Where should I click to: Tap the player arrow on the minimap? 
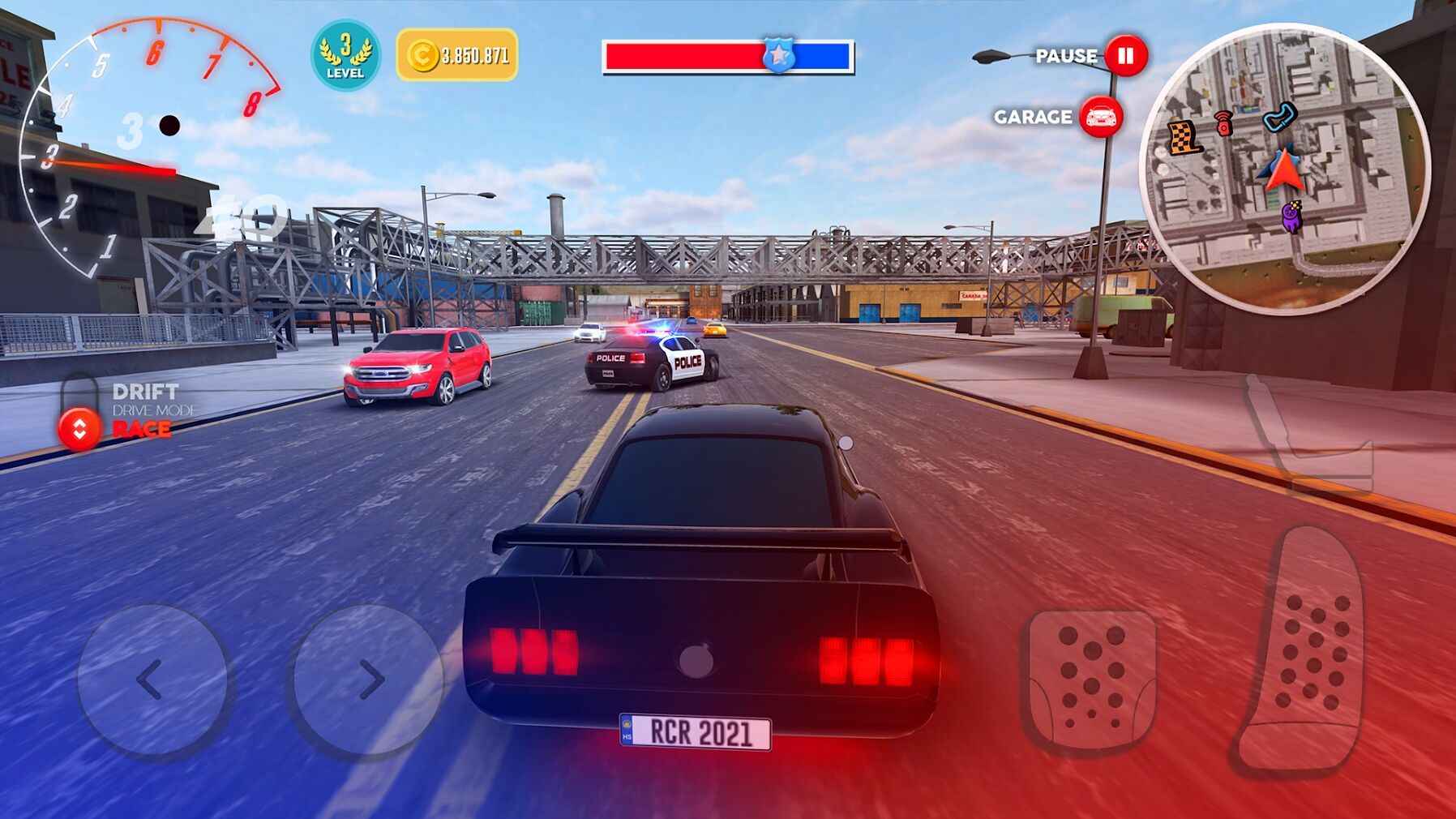[x=1284, y=169]
